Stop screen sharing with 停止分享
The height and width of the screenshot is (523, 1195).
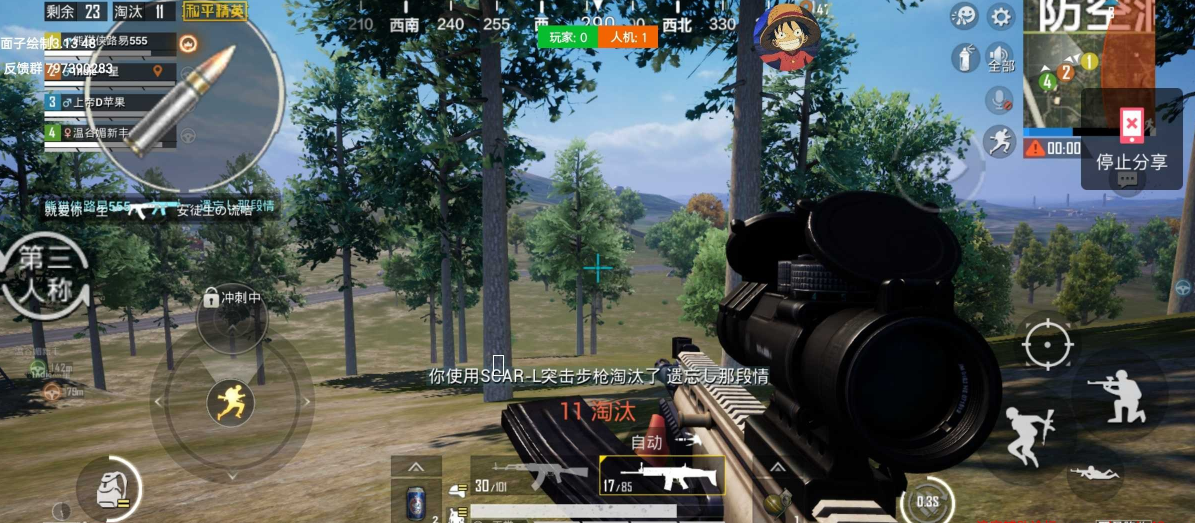tap(1131, 138)
